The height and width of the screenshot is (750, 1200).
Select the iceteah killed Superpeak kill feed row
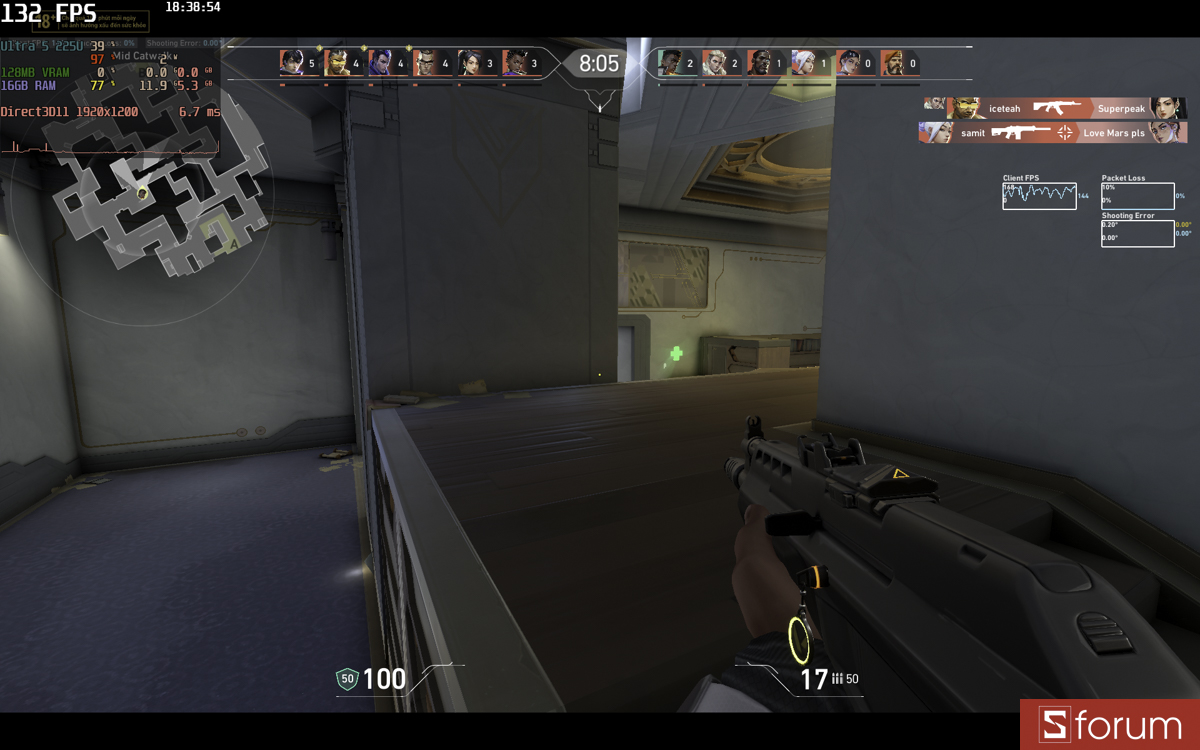tap(1054, 108)
